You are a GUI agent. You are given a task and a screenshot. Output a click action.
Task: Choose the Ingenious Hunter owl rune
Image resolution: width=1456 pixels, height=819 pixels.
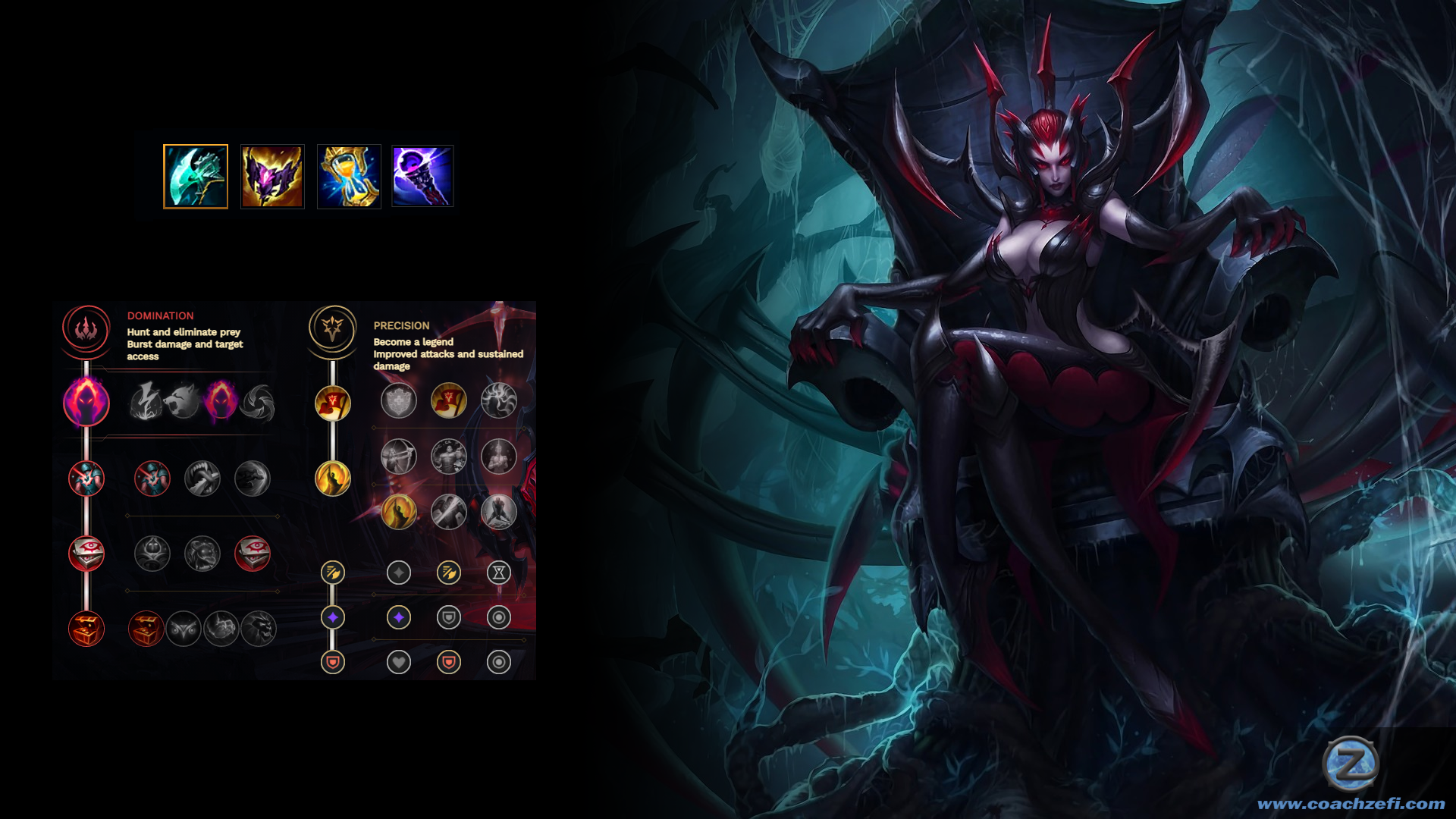pyautogui.click(x=184, y=629)
